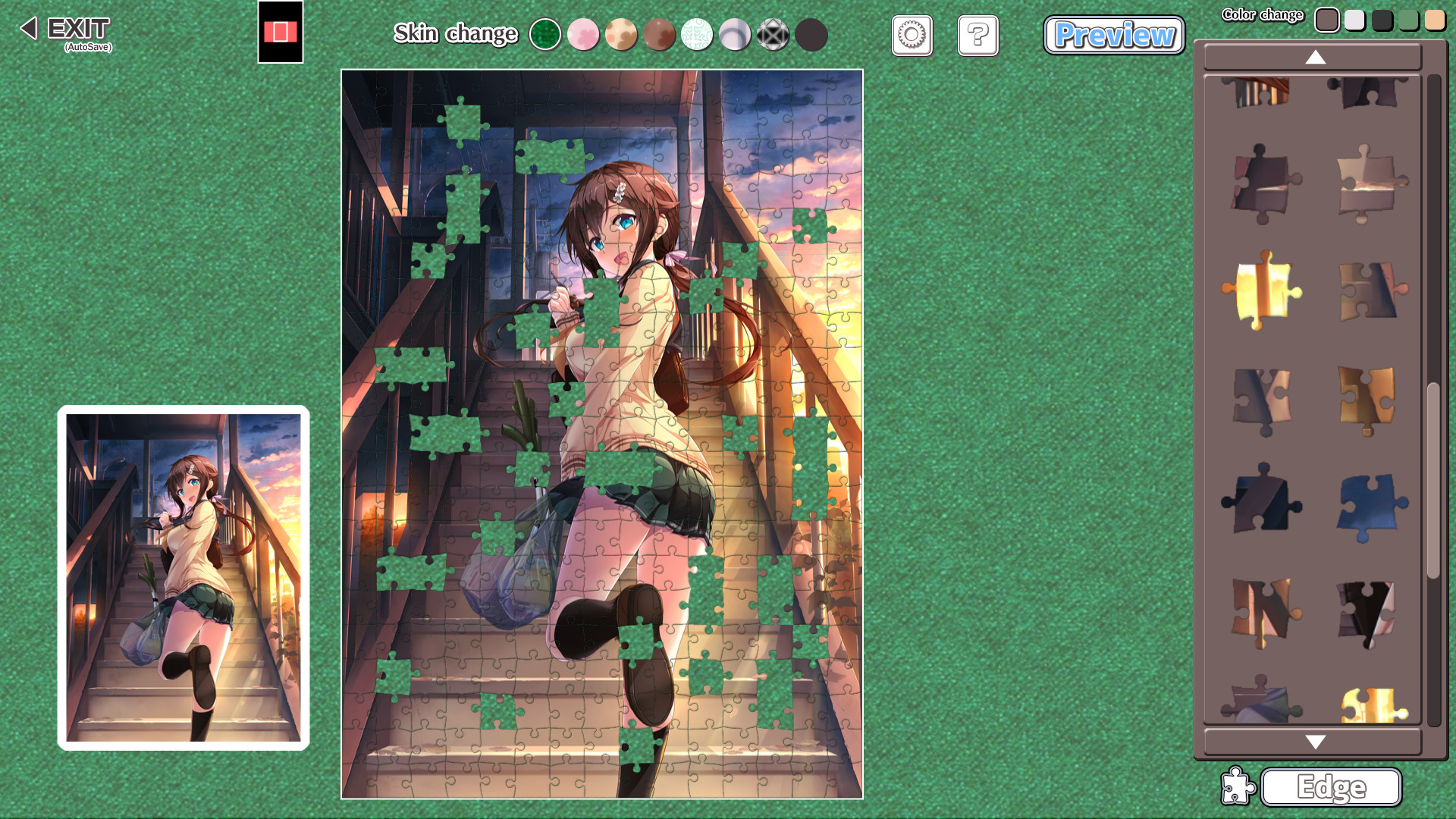The image size is (1456, 819).
Task: Click the red square stop icon top left
Action: [x=281, y=33]
